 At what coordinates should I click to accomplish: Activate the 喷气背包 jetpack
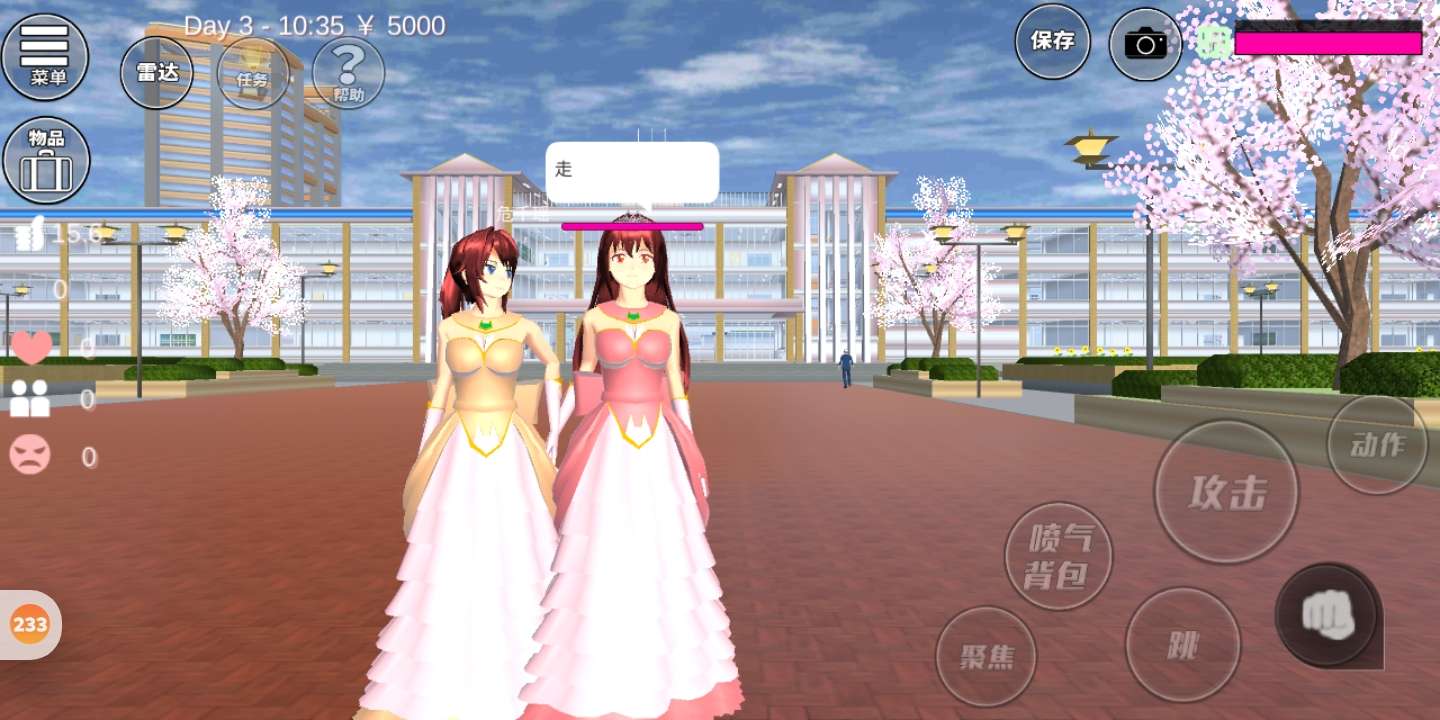point(1058,556)
